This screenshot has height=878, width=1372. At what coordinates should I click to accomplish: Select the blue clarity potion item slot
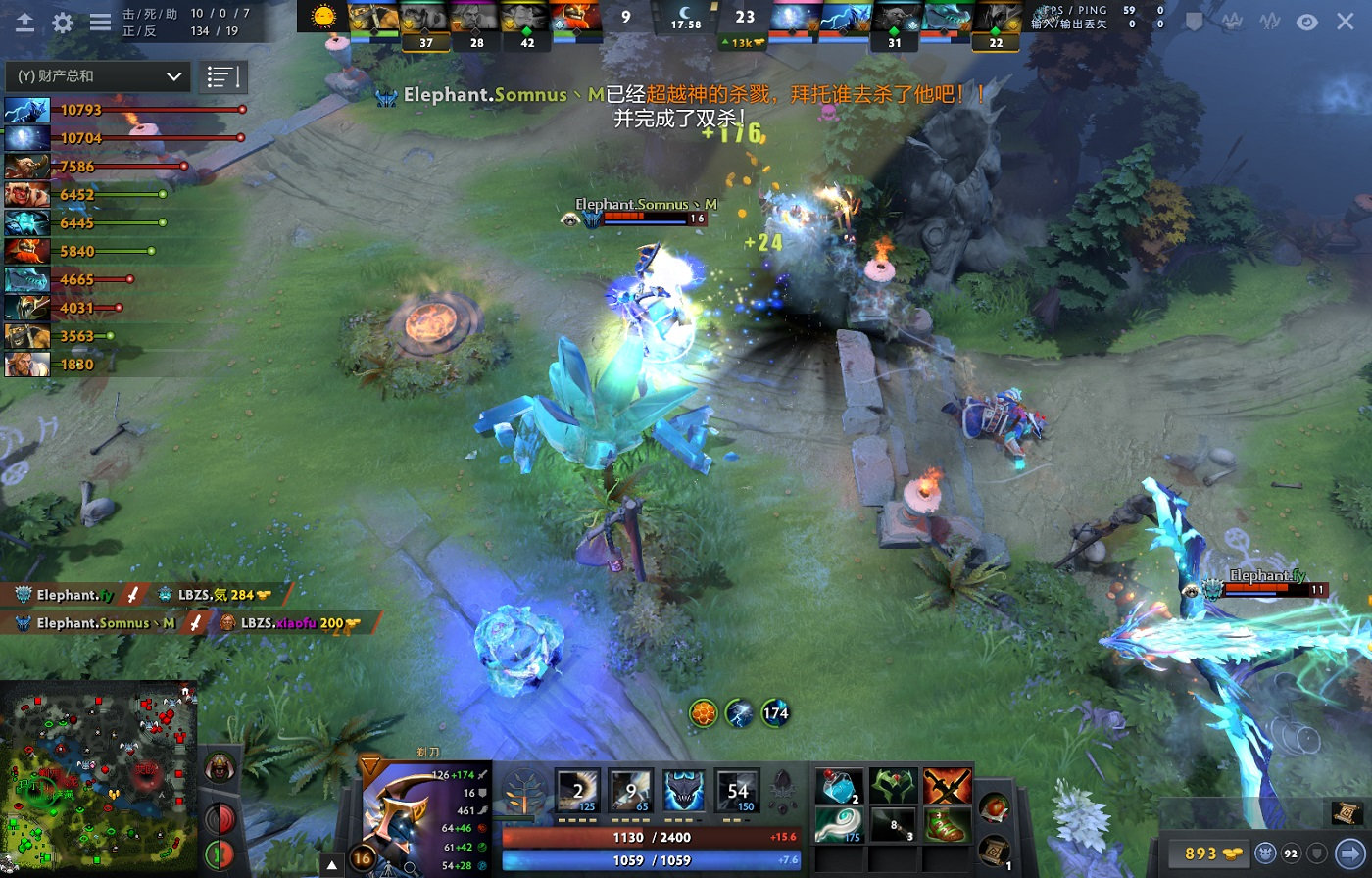coord(839,786)
